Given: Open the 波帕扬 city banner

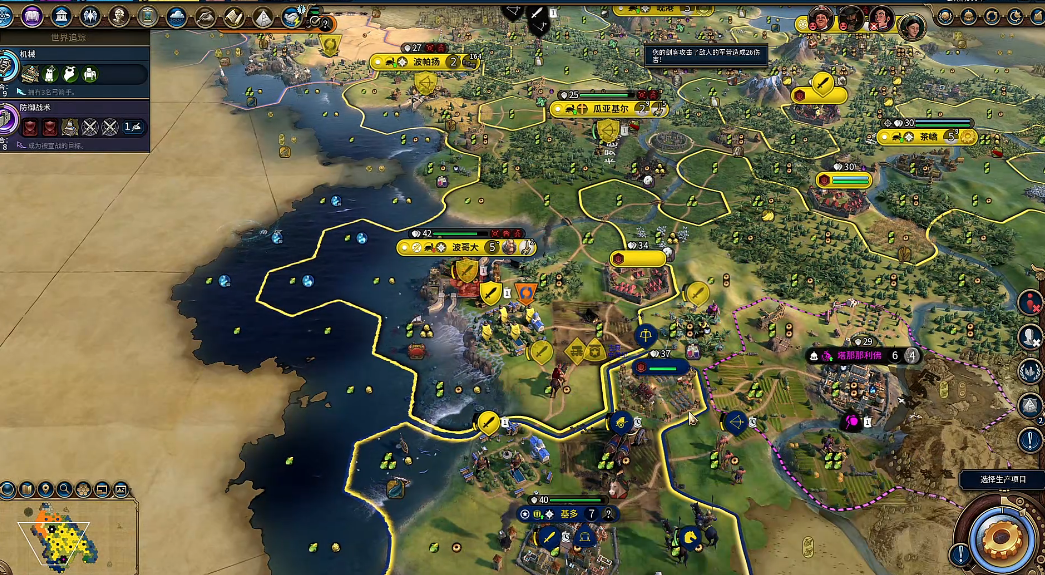Looking at the screenshot, I should point(425,62).
